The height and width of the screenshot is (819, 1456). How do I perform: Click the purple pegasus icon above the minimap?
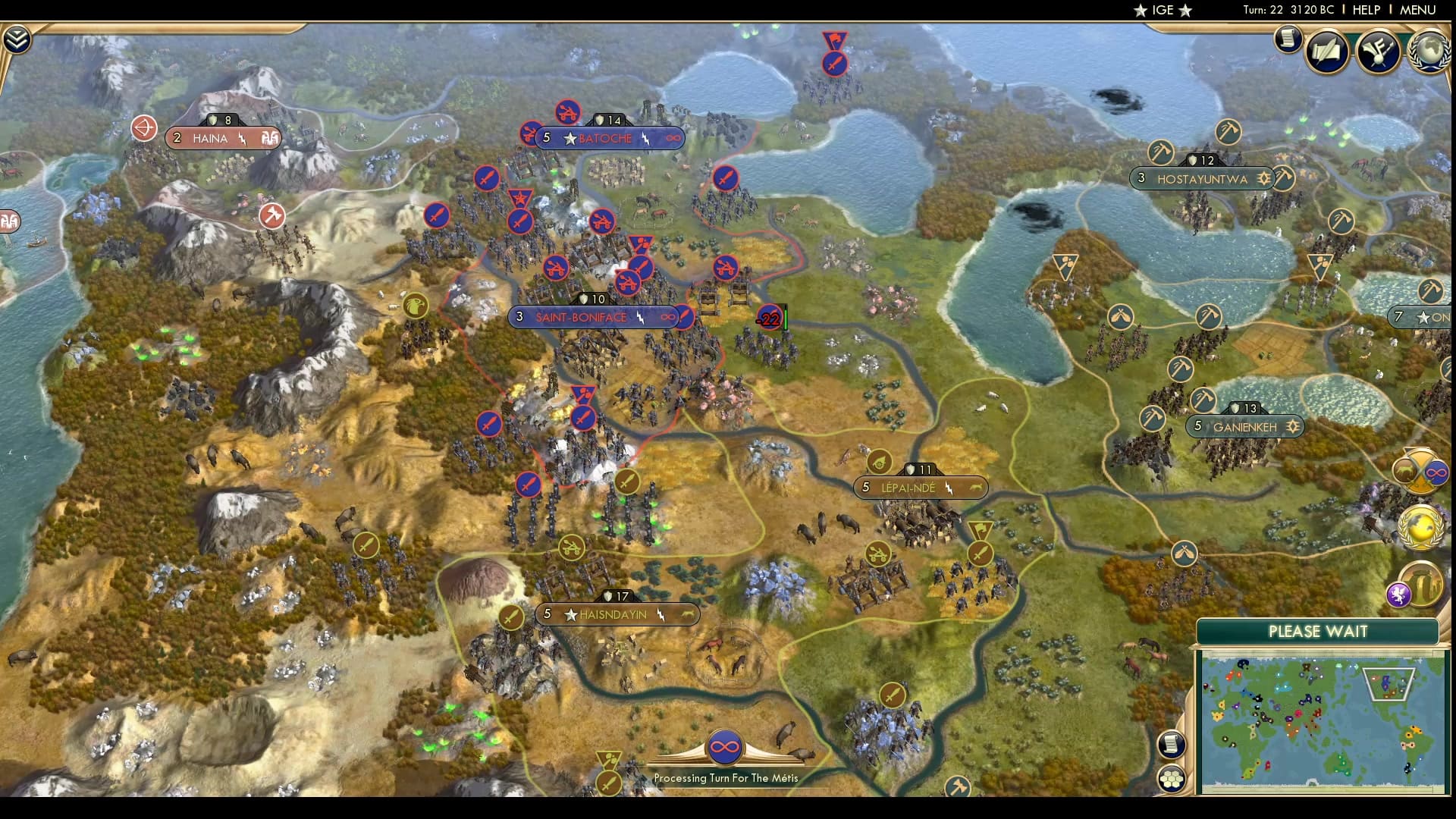tap(1399, 595)
